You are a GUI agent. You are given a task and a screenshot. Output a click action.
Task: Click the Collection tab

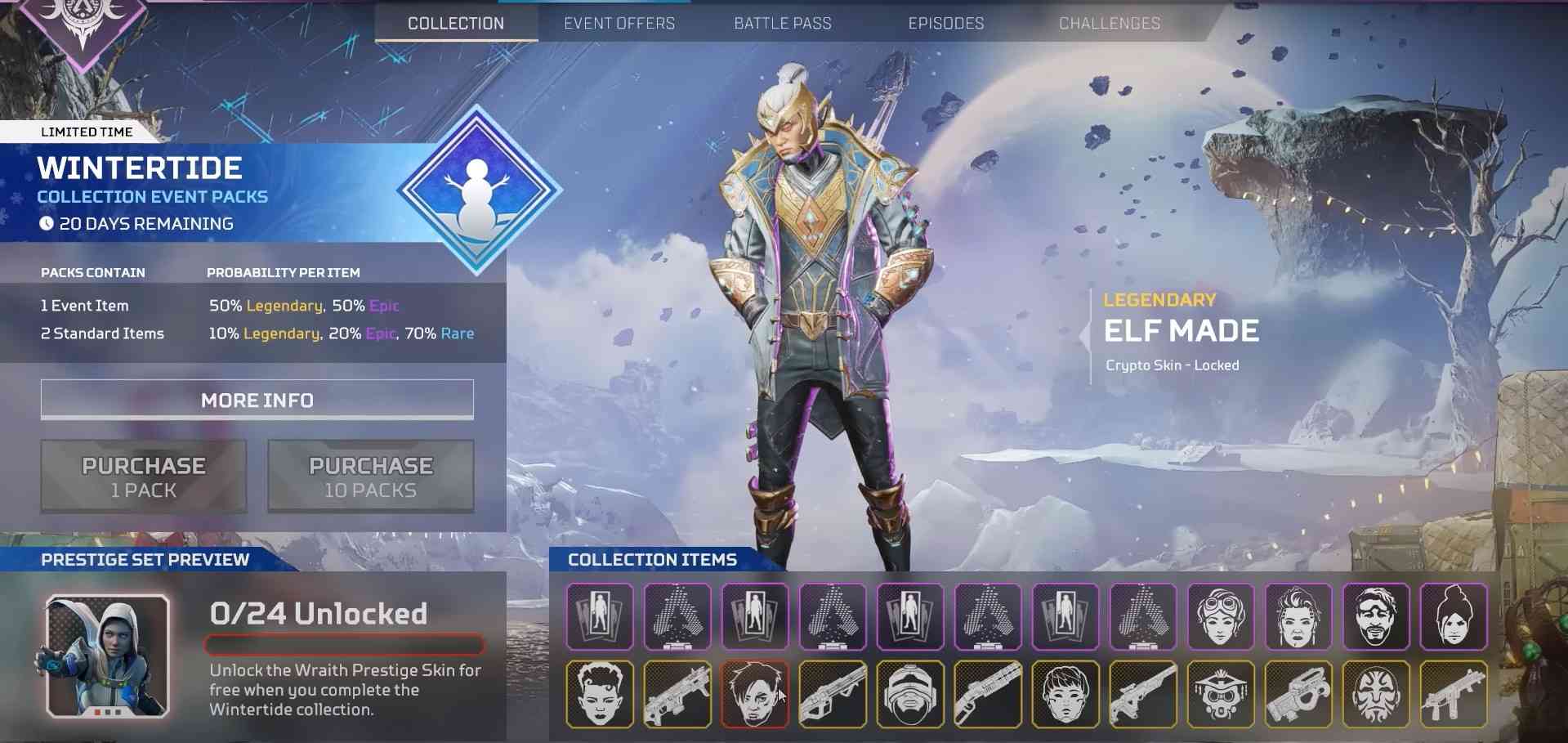(x=456, y=23)
